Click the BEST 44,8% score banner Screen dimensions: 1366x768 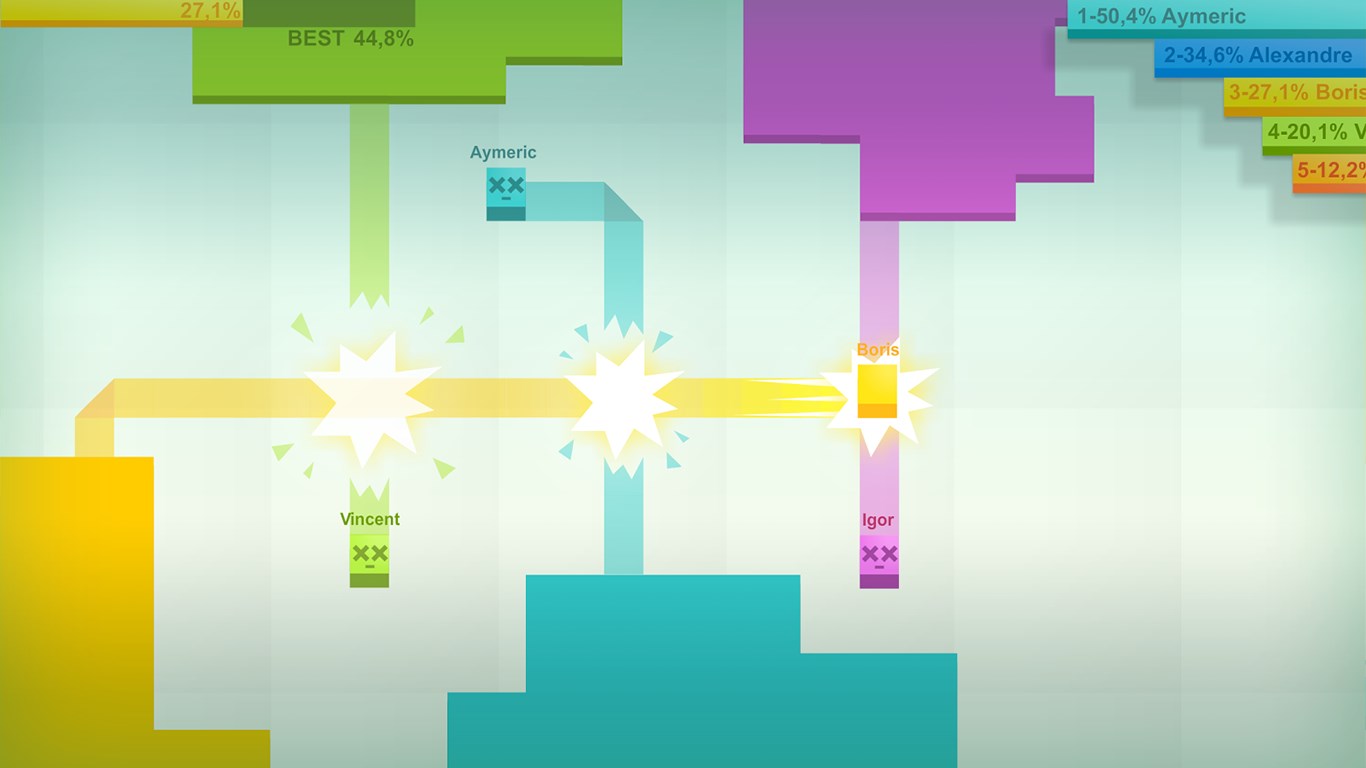351,39
